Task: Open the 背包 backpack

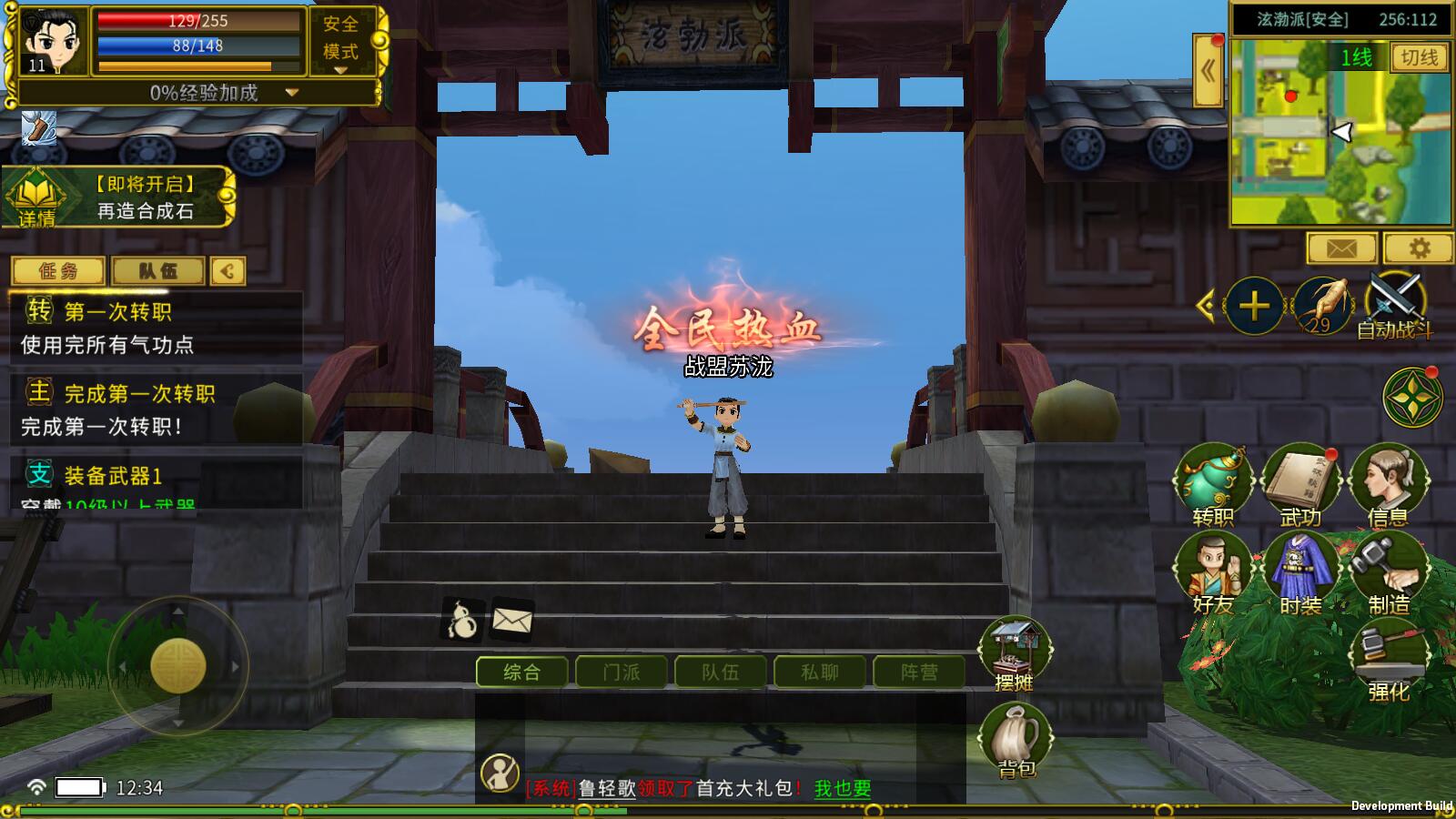Action: (1016, 740)
